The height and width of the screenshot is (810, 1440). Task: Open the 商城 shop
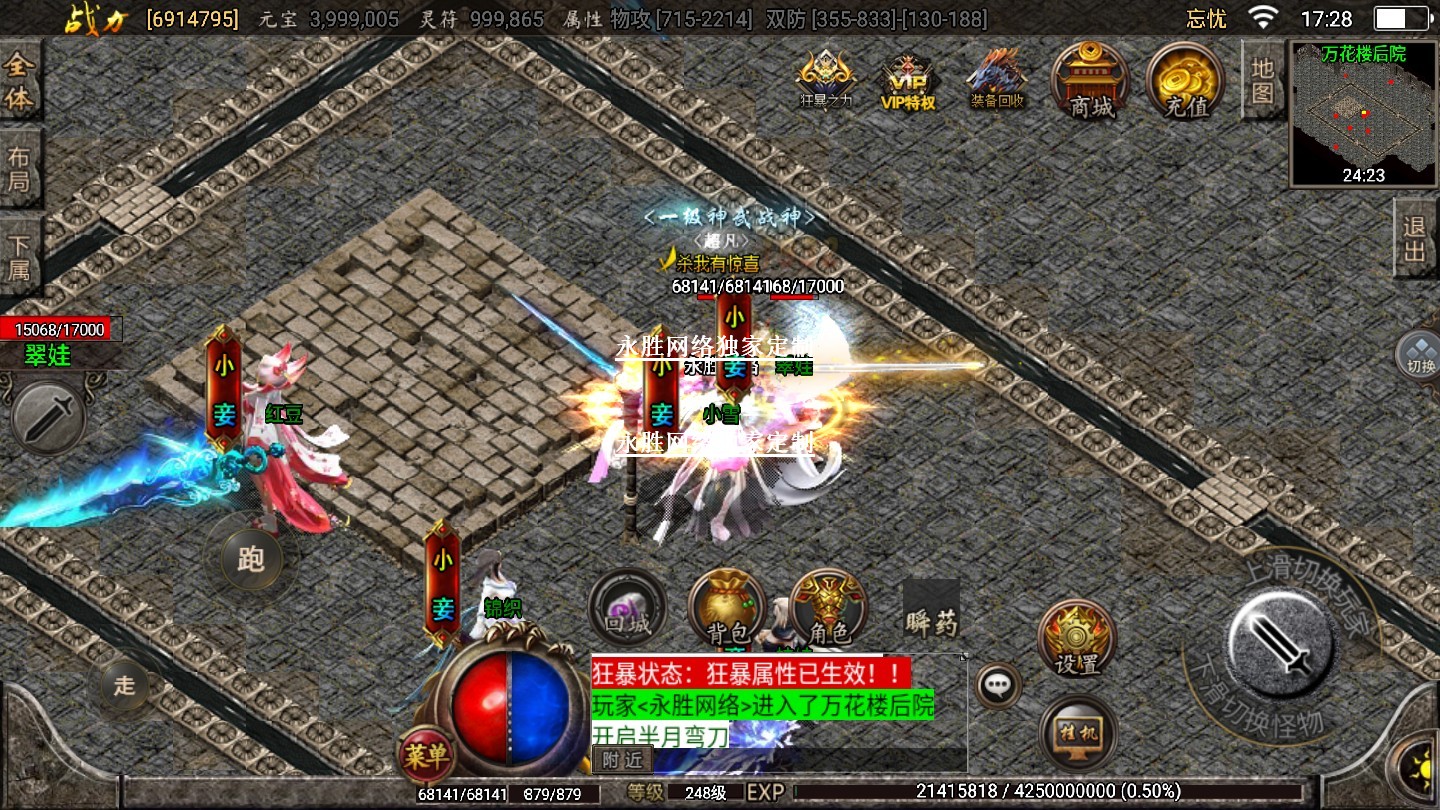point(1090,80)
